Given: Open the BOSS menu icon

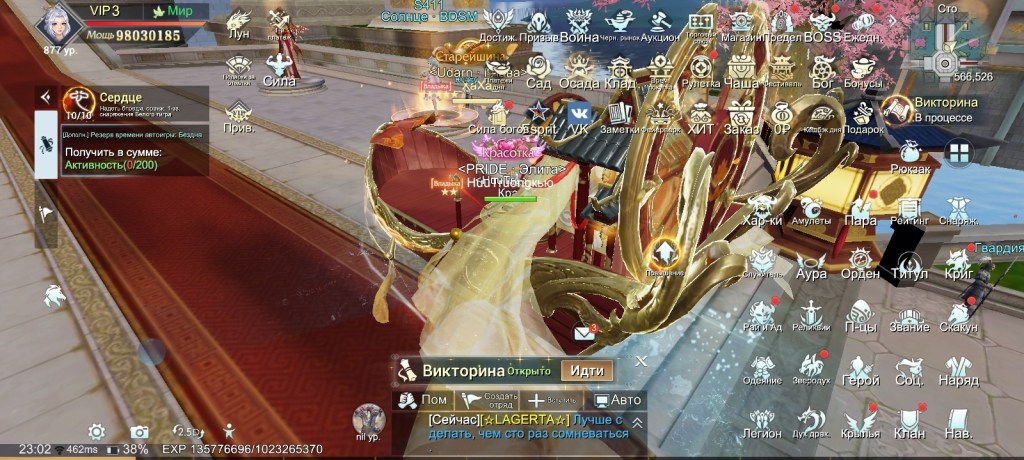Looking at the screenshot, I should pos(822,22).
